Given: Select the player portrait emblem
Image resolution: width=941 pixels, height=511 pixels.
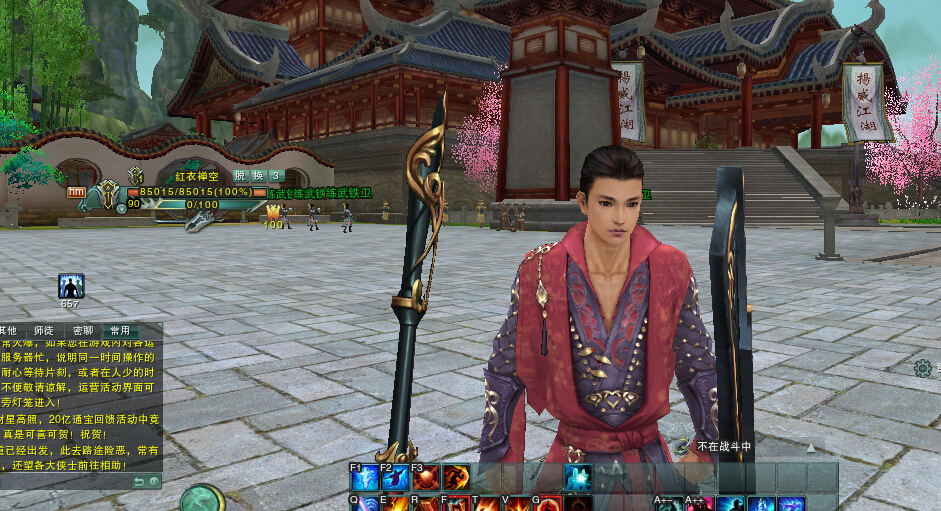Looking at the screenshot, I should [107, 195].
